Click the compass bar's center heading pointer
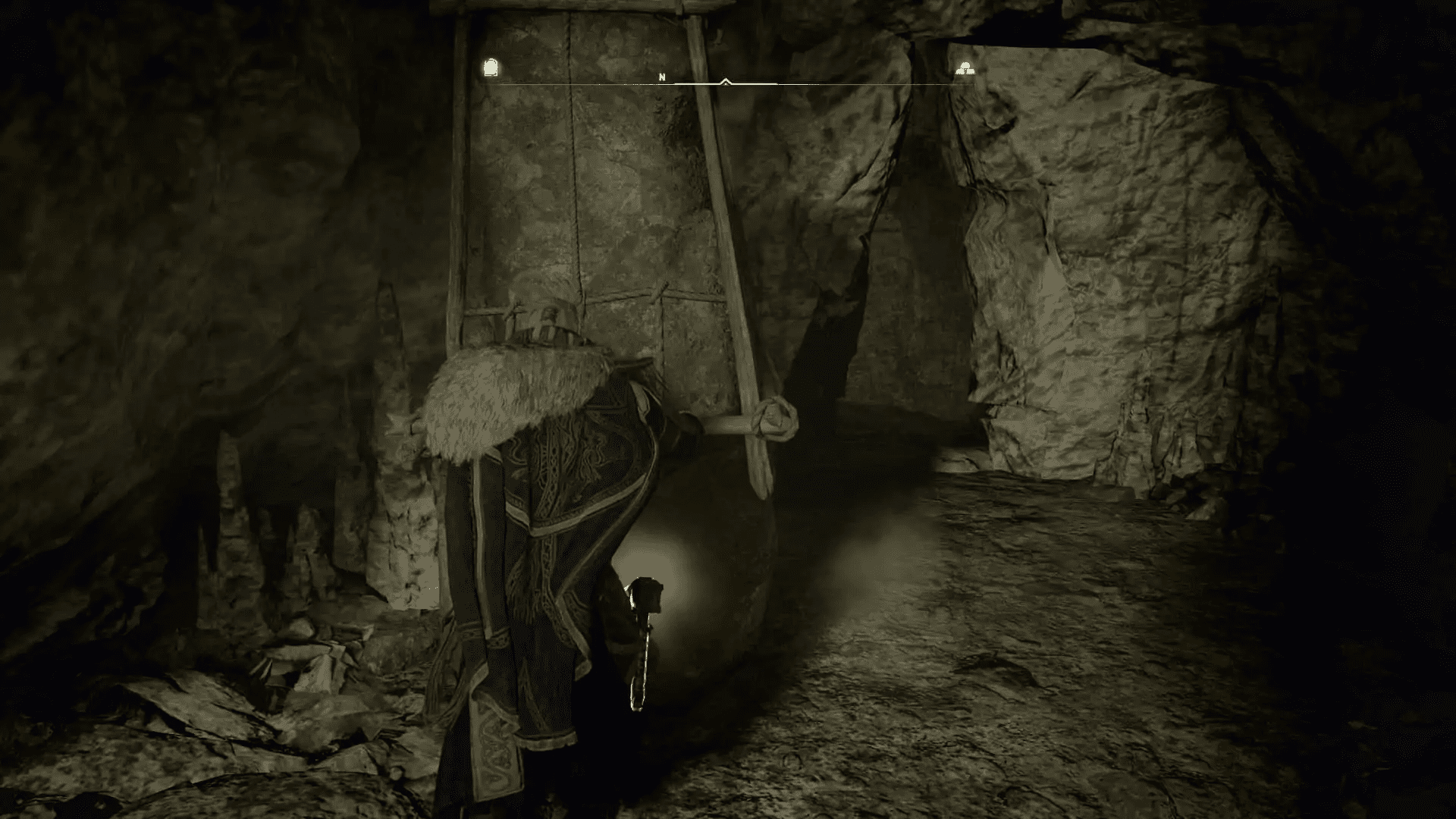Viewport: 1456px width, 819px height. point(726,81)
